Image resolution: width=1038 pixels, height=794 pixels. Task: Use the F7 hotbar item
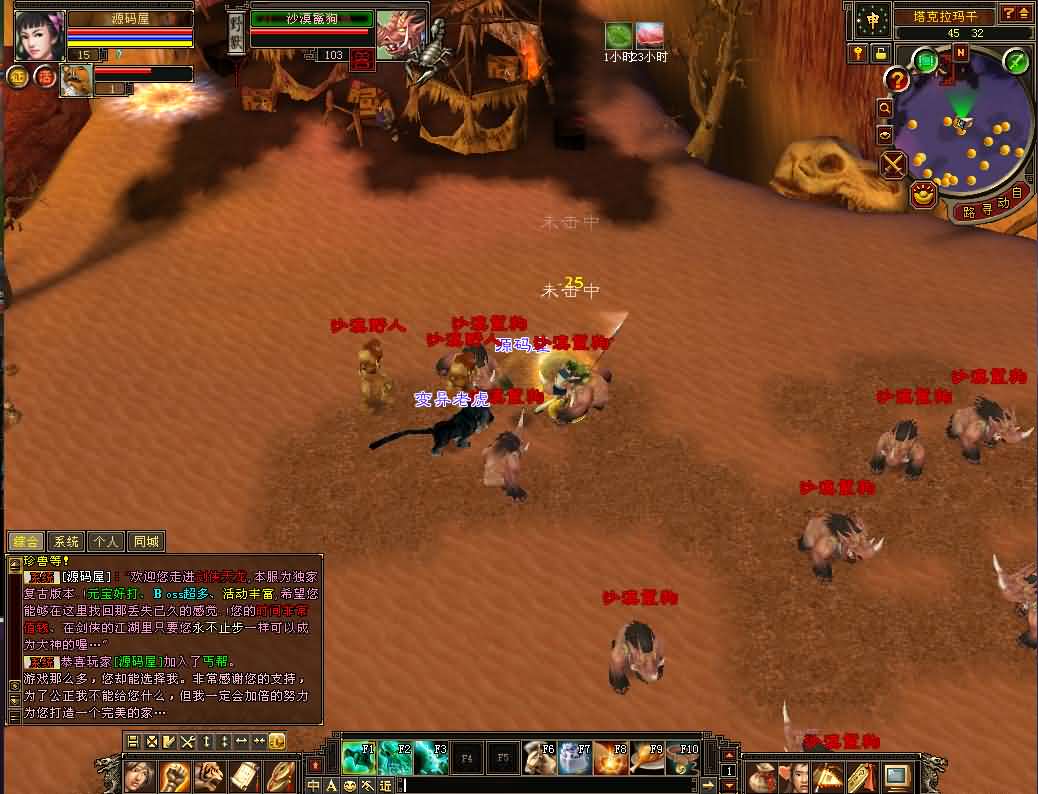tap(575, 759)
